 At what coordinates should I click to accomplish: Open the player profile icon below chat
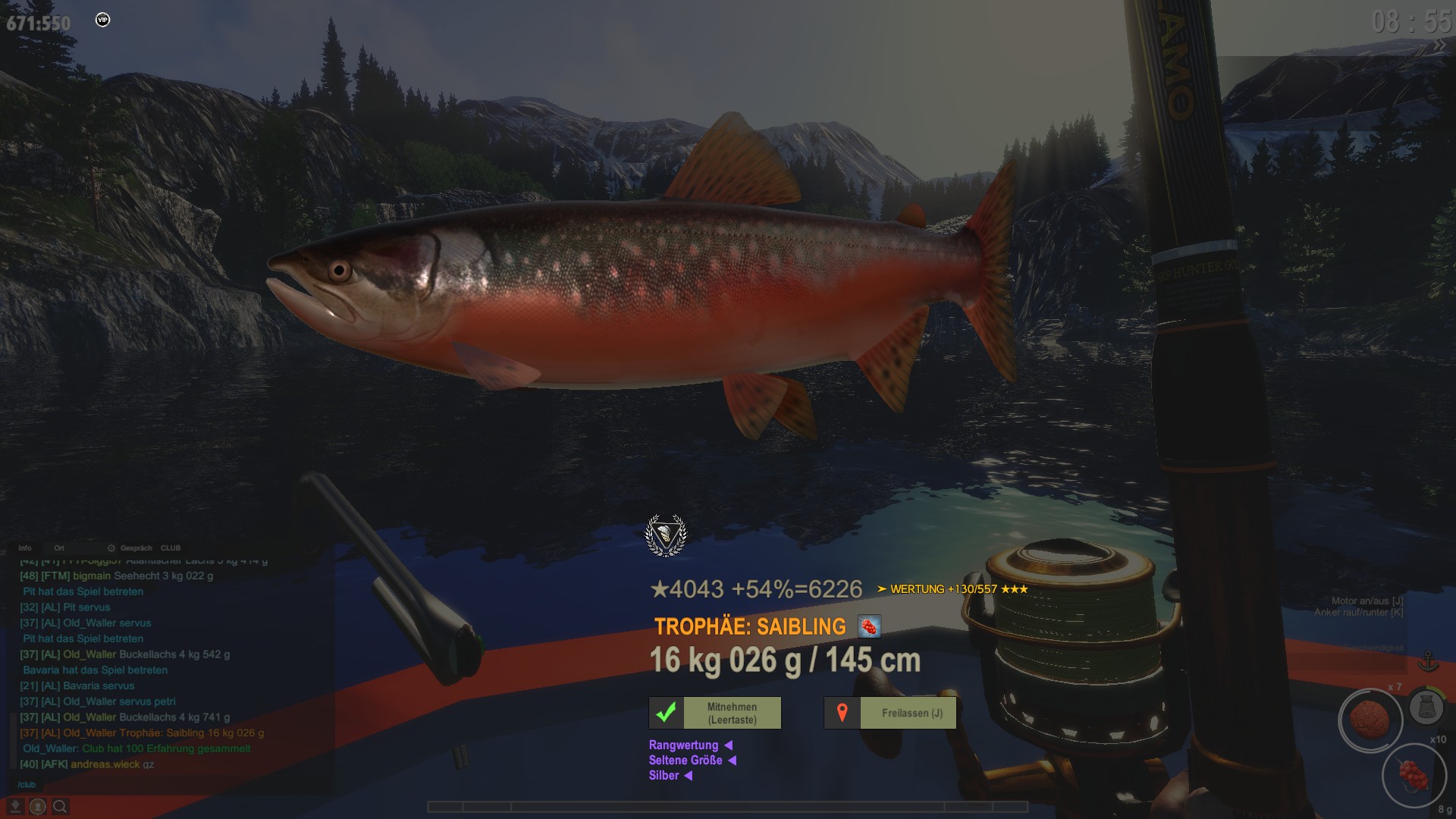[37, 807]
